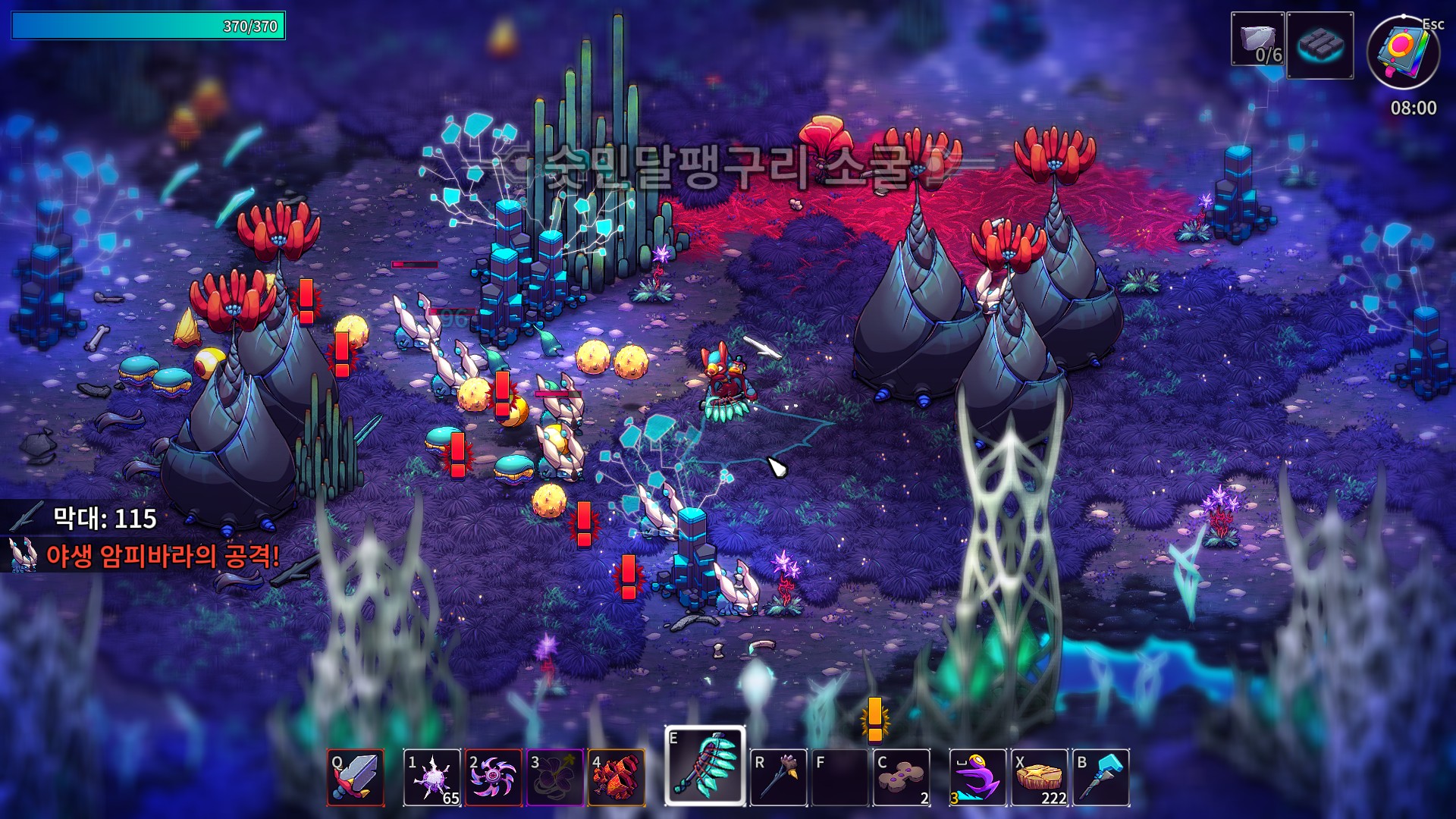Activate the purple spinning blade gadget
The image size is (1456, 819).
coord(493,777)
